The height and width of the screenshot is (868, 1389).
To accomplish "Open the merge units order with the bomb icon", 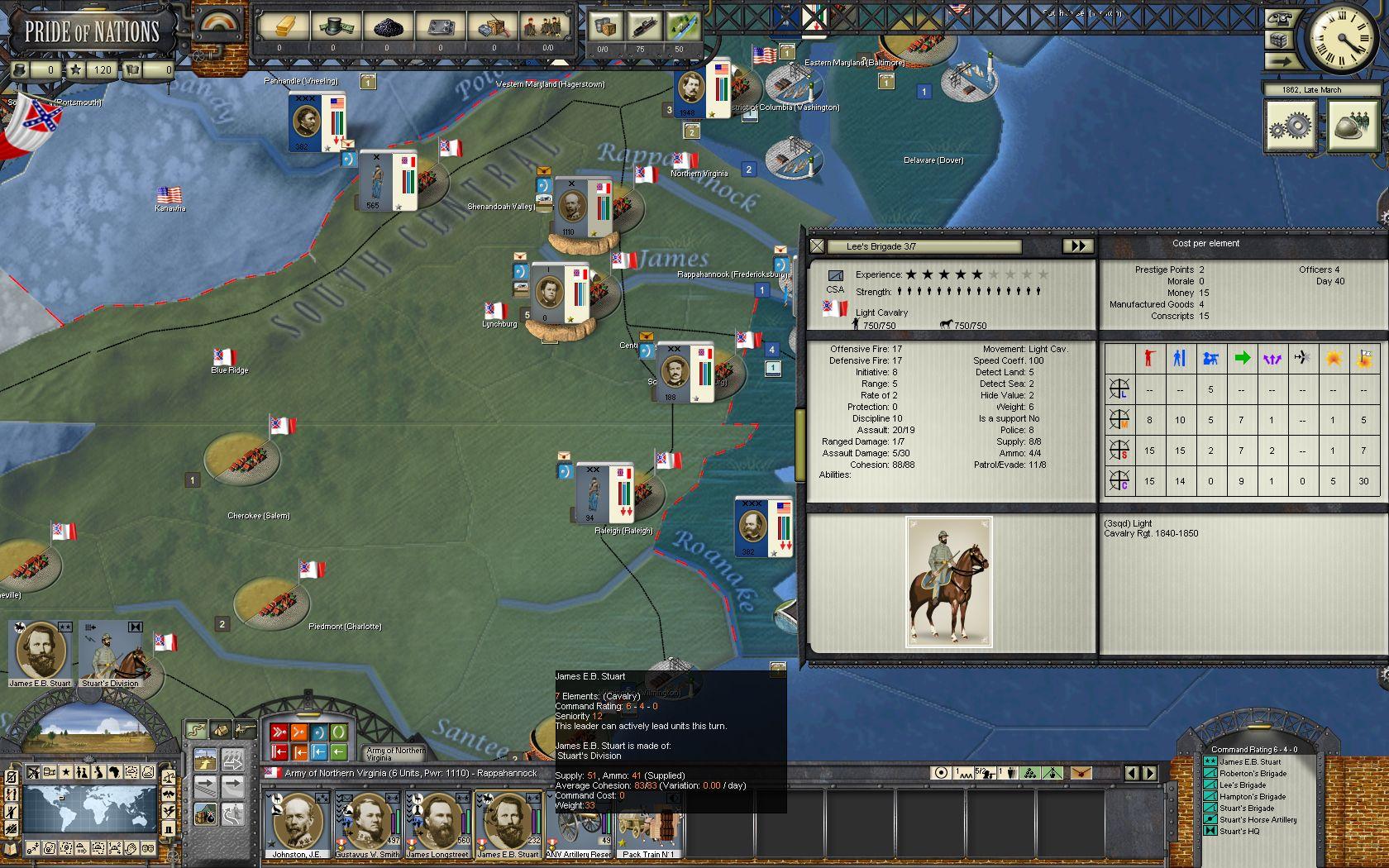I will coord(205,814).
